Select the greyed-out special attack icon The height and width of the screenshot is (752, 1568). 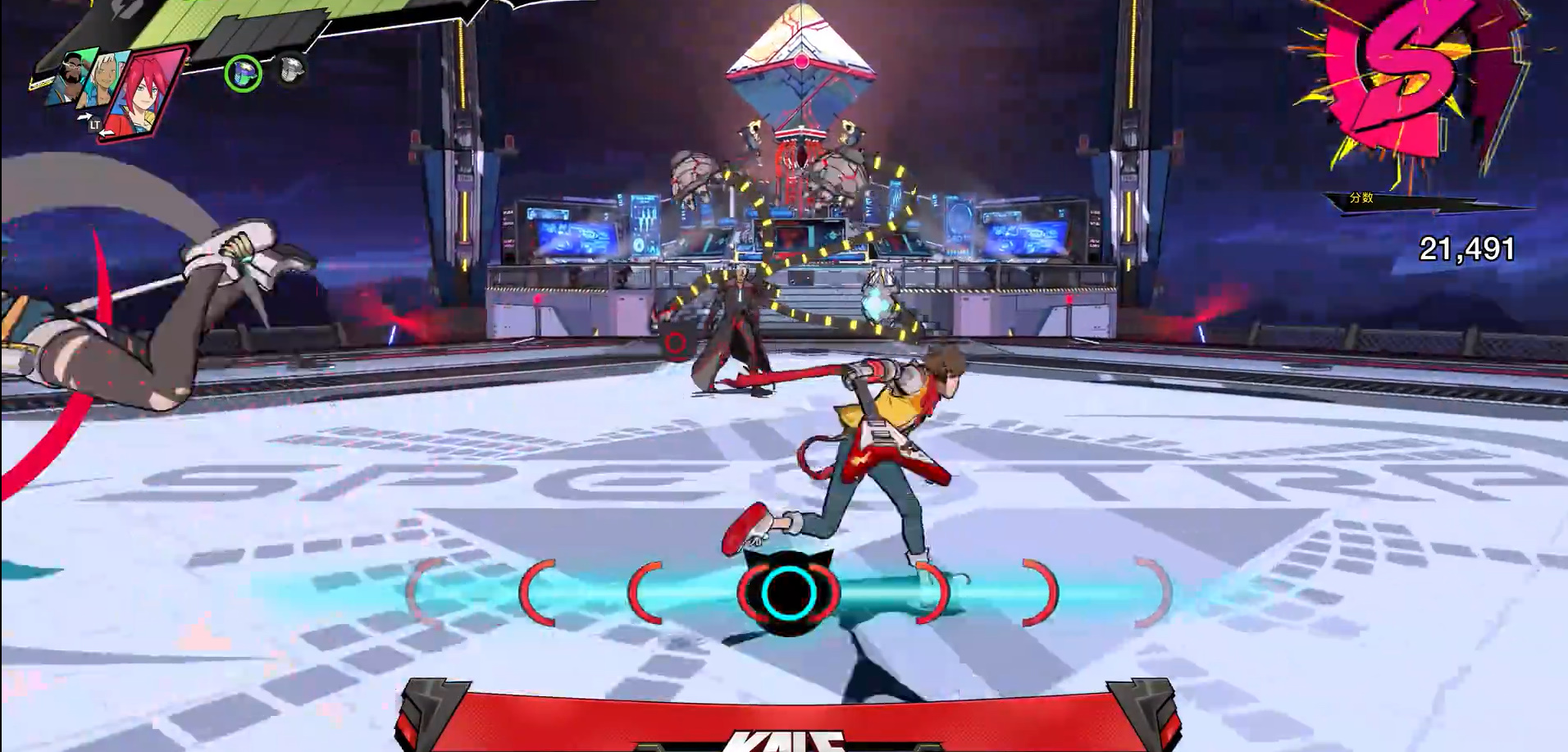290,71
